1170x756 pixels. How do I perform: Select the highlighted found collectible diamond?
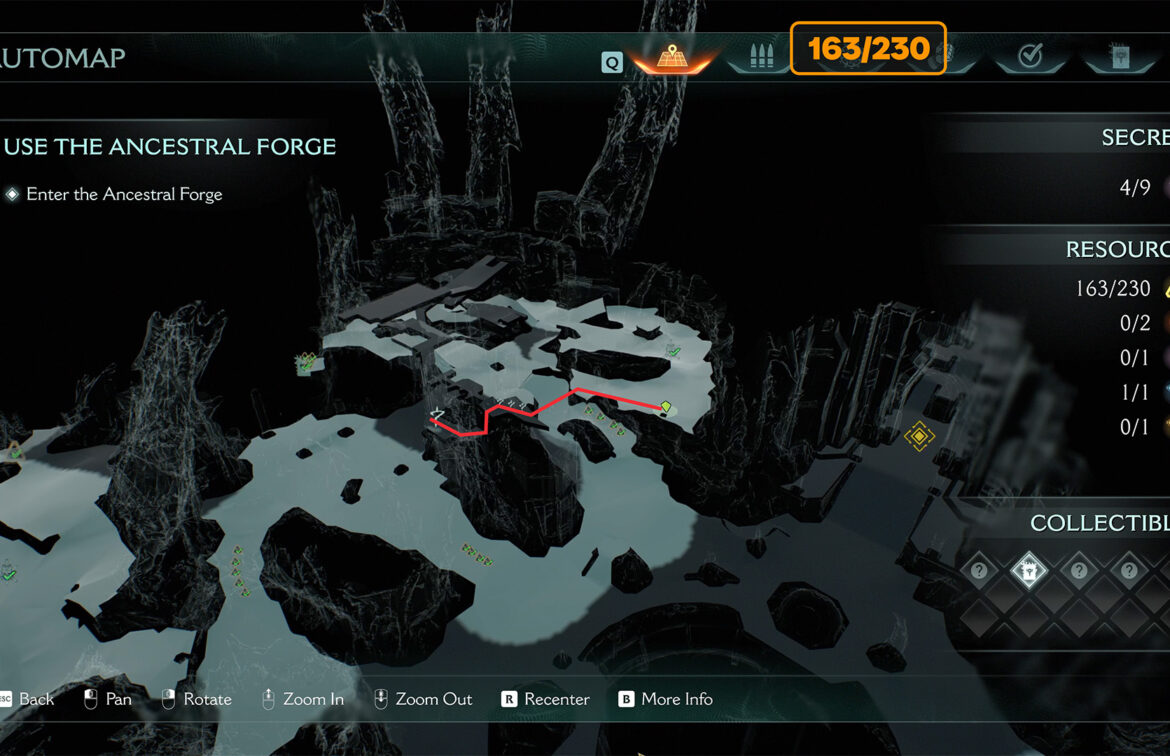tap(1028, 571)
